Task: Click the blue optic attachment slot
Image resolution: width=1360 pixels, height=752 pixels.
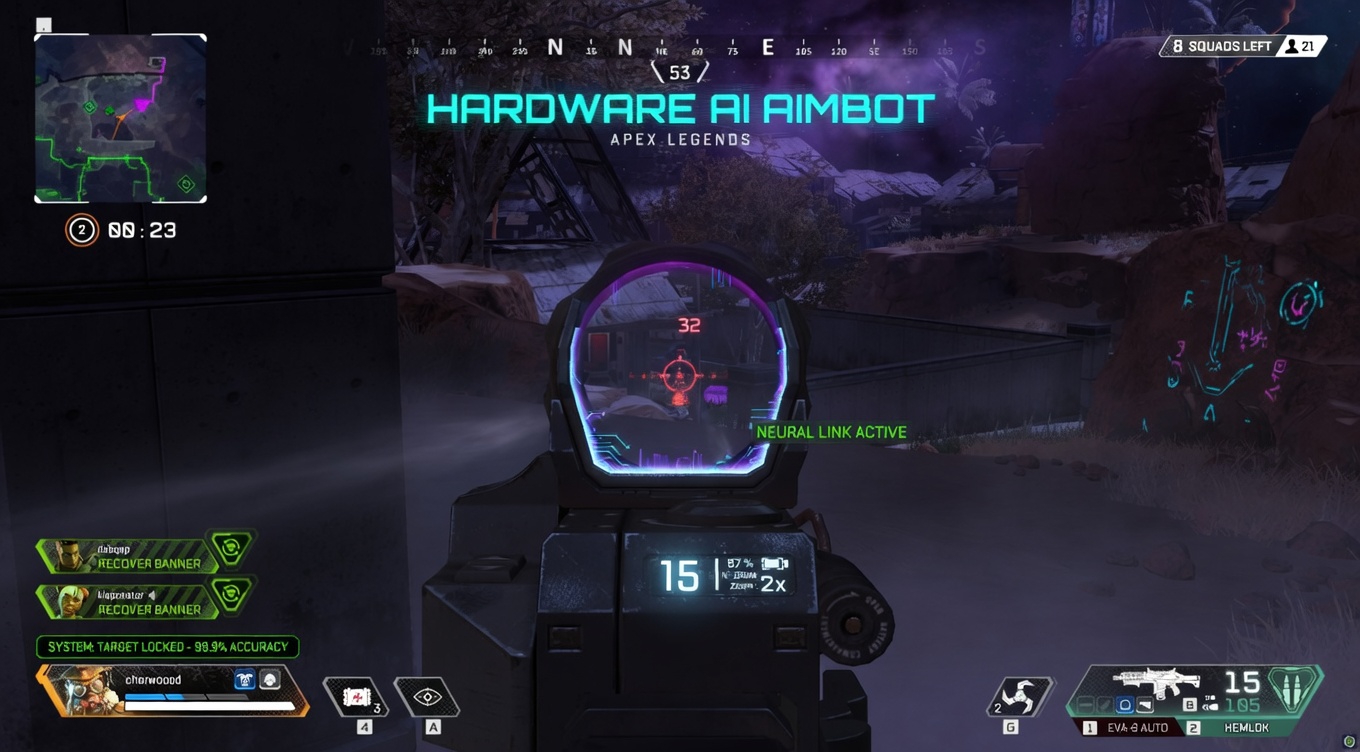Action: [1125, 706]
